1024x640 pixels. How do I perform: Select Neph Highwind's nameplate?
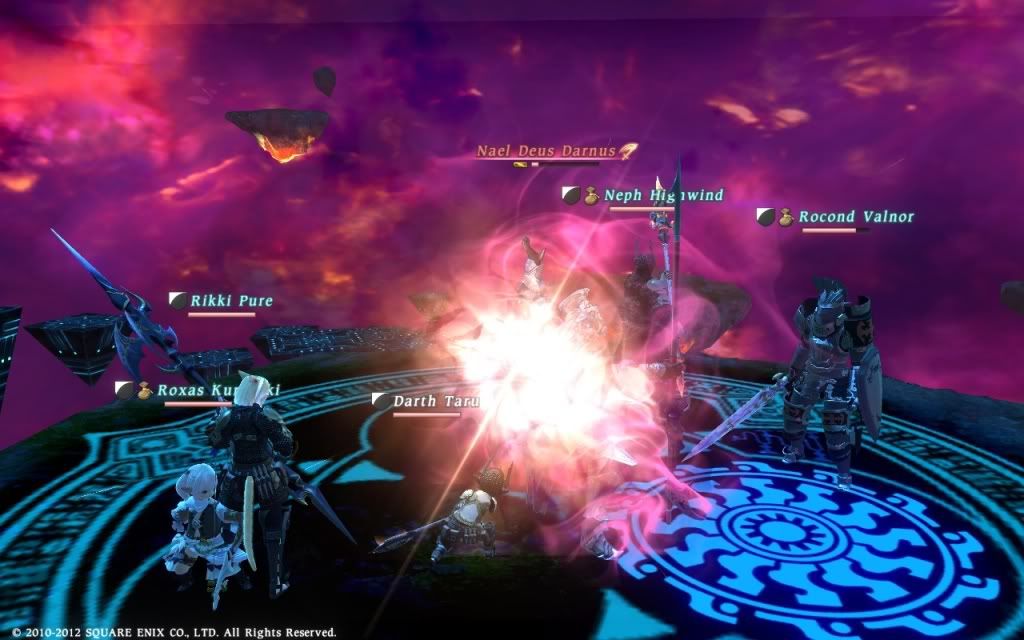pyautogui.click(x=663, y=195)
